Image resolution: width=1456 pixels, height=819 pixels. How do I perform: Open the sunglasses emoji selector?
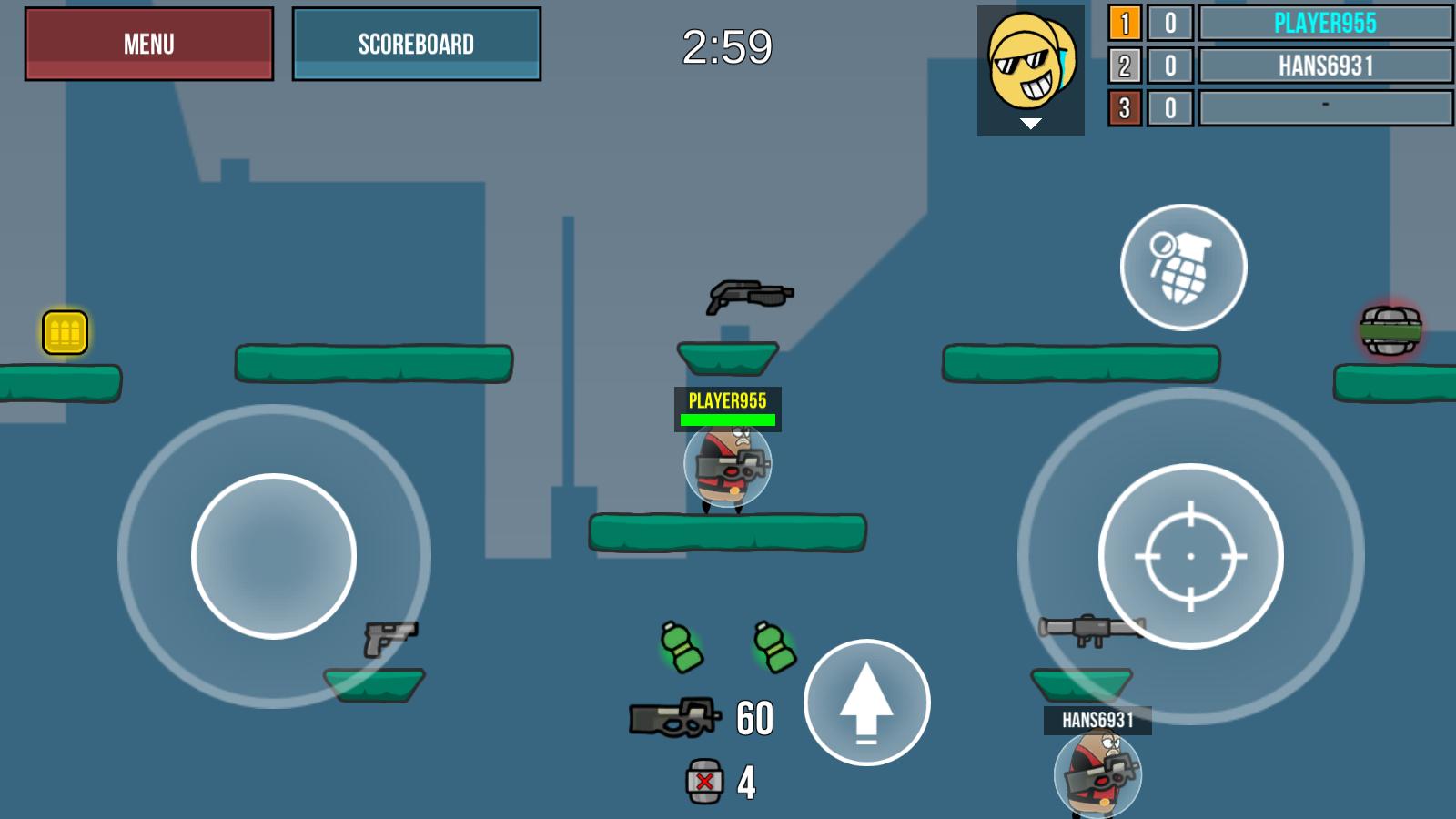click(1030, 70)
